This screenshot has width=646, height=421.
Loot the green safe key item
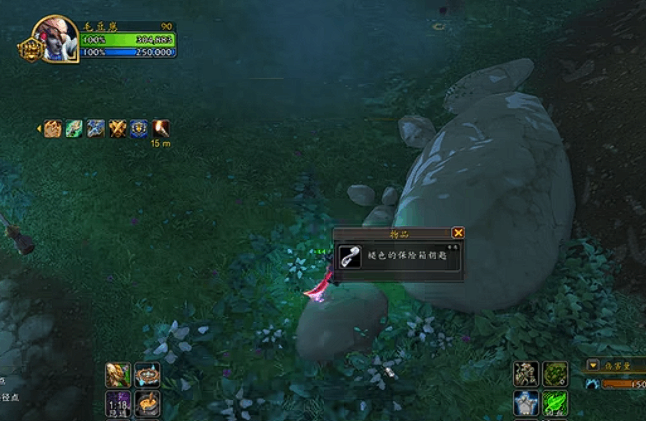click(349, 256)
